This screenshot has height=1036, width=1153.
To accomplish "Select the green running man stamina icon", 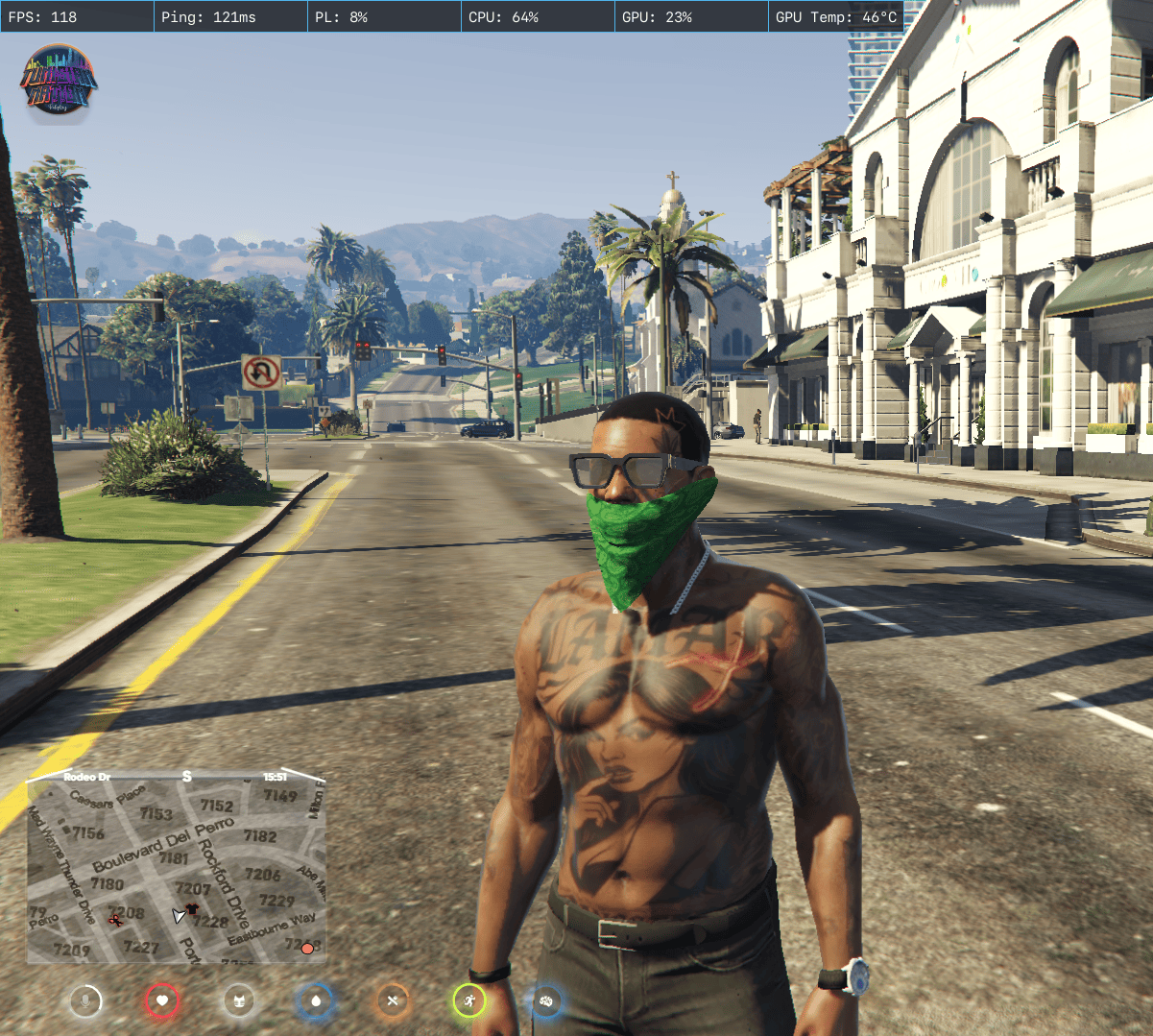I will pyautogui.click(x=469, y=1001).
